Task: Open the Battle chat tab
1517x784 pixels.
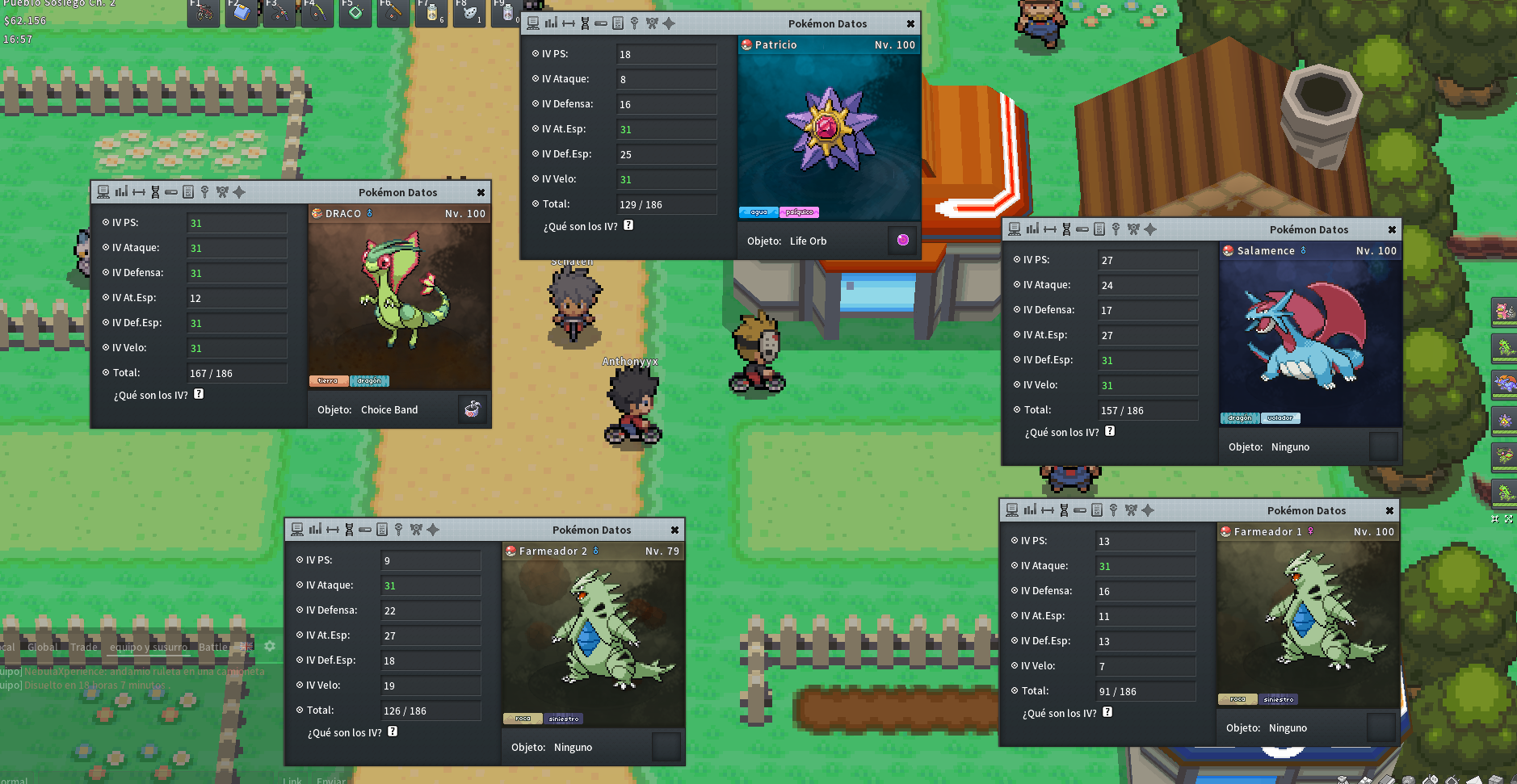Action: pos(213,647)
